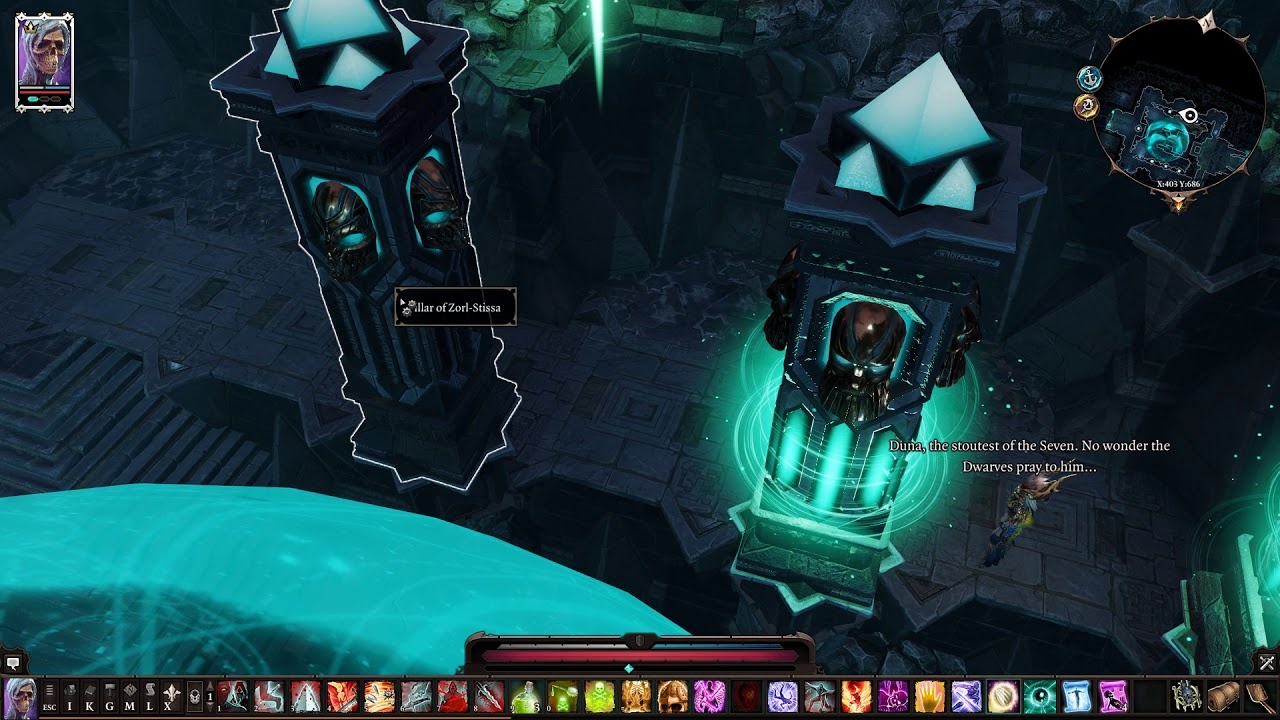Toggle the crossed swords combat button
The height and width of the screenshot is (720, 1280).
(1267, 662)
